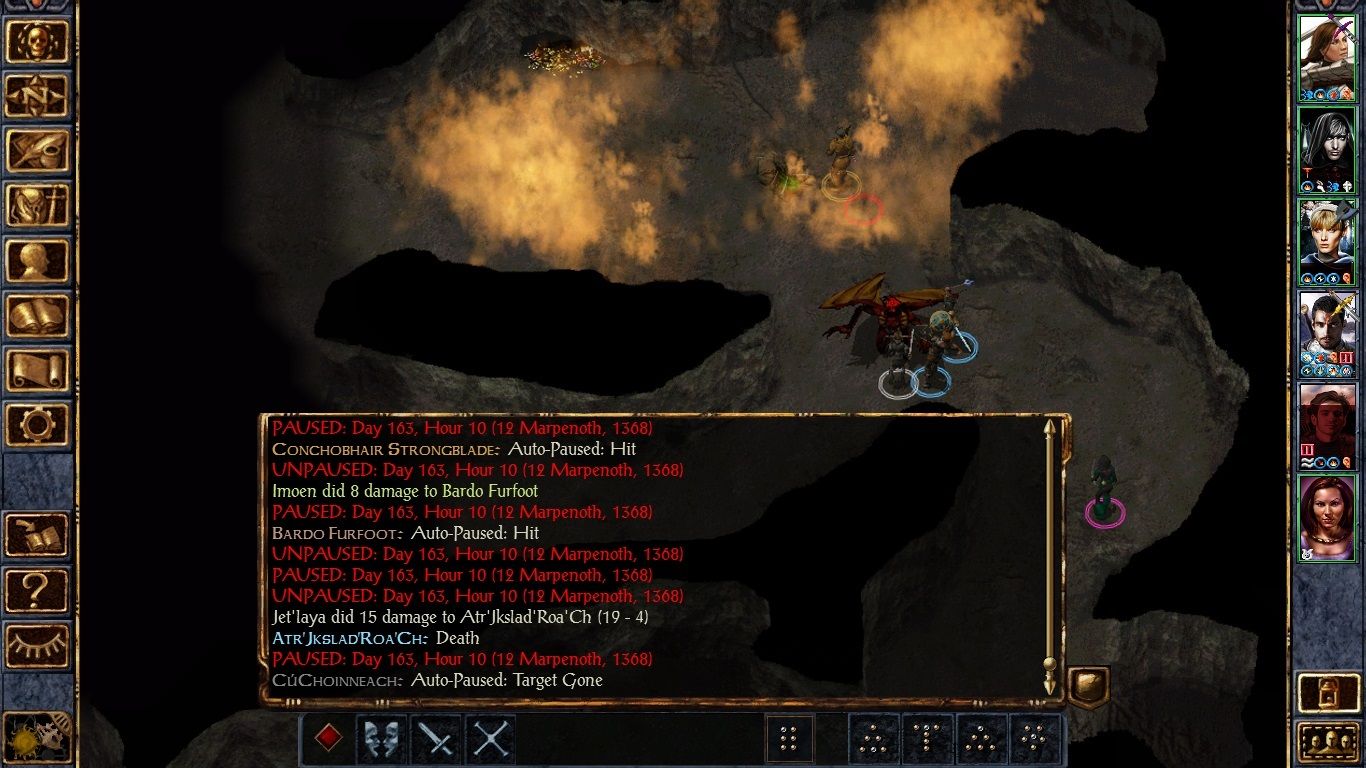This screenshot has width=1366, height=768.
Task: Click the question mark help button
Action: pyautogui.click(x=37, y=590)
